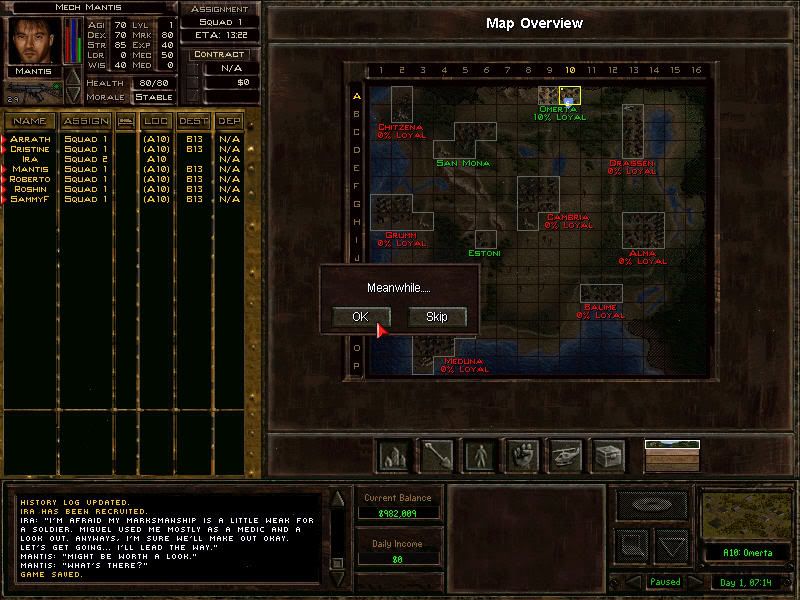
Task: Toggle the towns and mines map filter
Action: tap(392, 455)
